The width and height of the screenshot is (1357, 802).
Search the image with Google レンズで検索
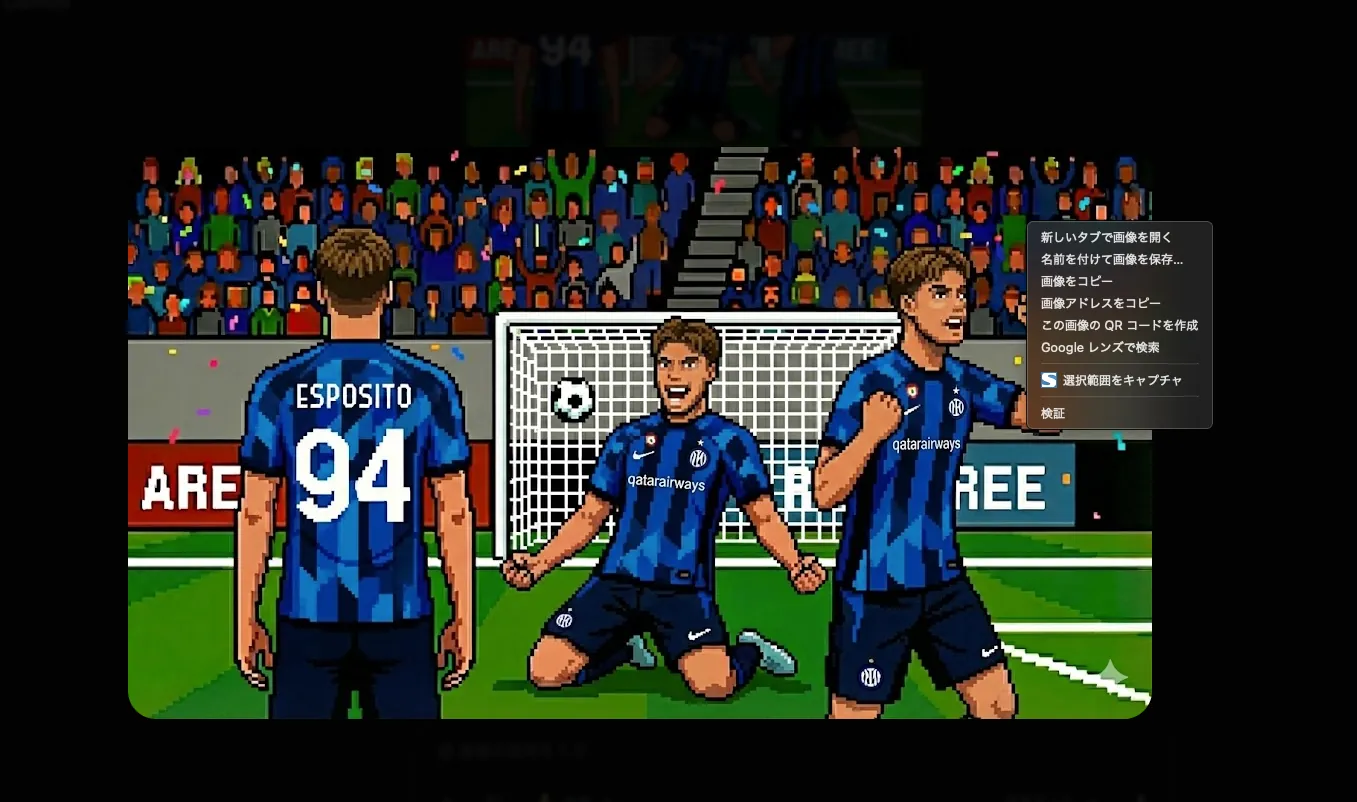click(x=1100, y=347)
